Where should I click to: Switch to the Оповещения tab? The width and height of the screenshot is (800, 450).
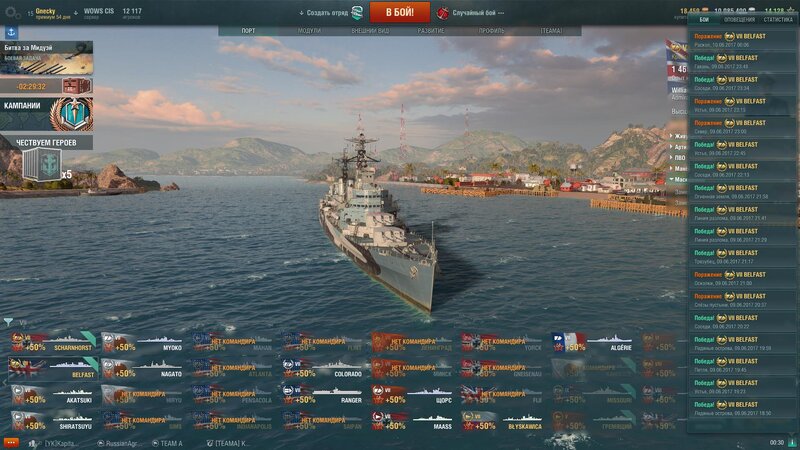click(739, 19)
